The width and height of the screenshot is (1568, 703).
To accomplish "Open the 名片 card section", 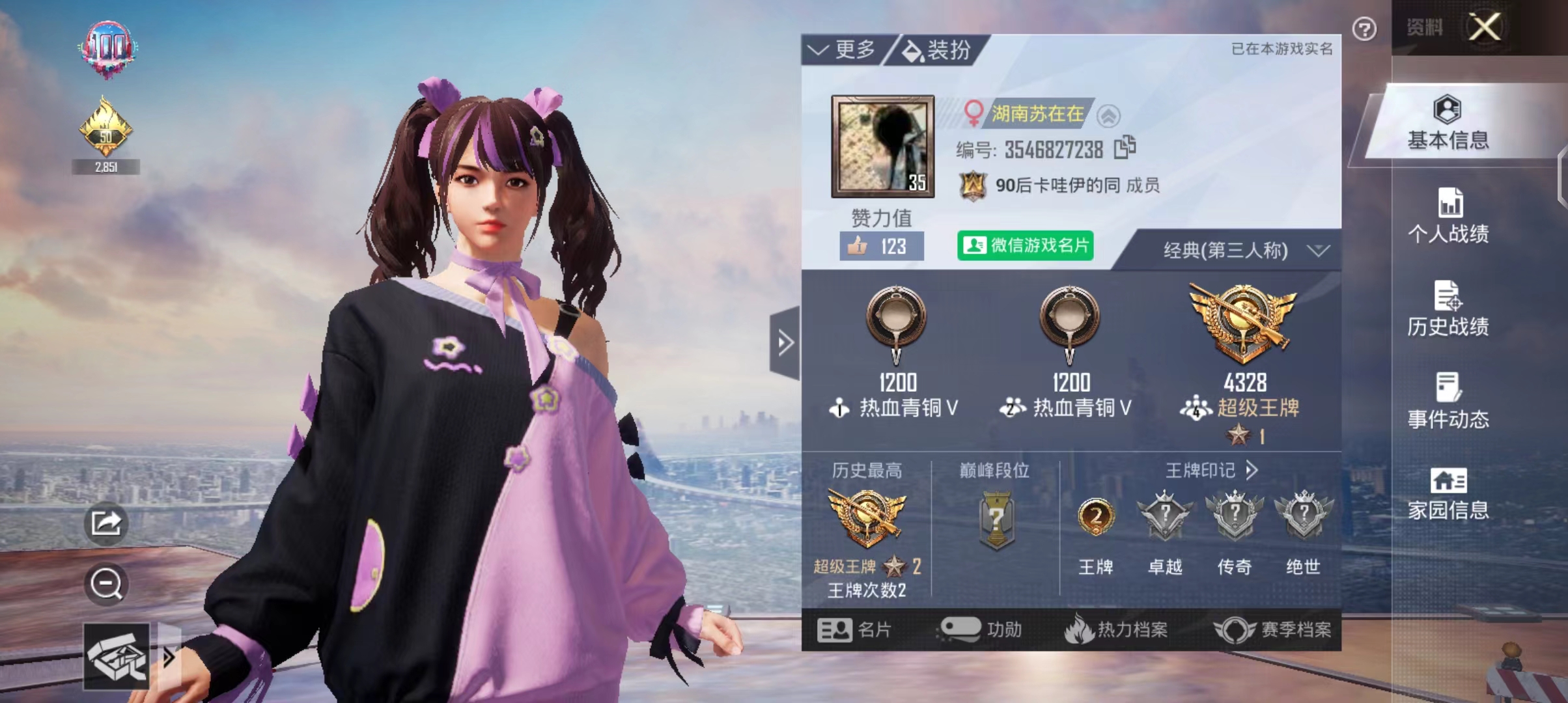I will click(854, 629).
